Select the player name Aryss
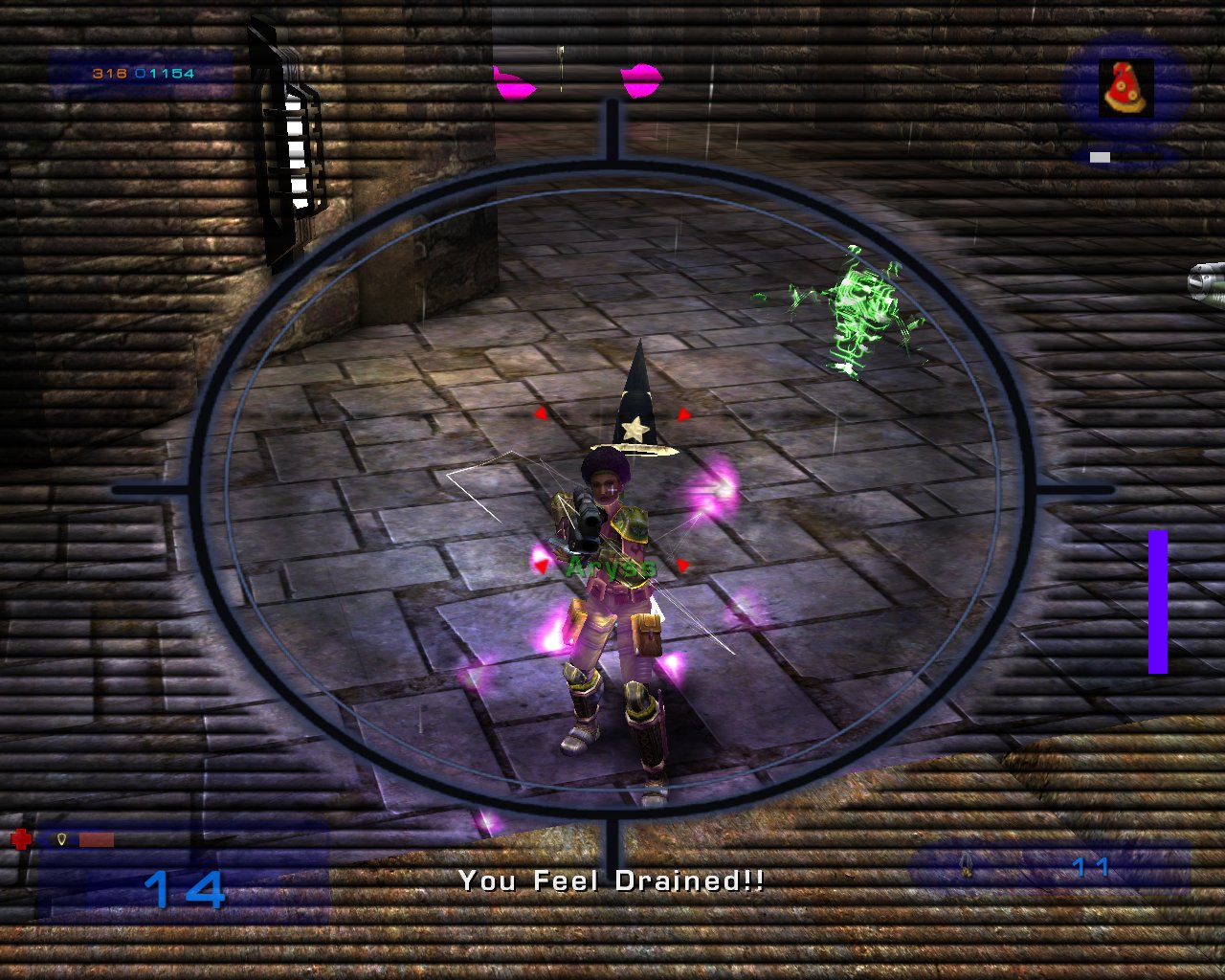This screenshot has height=980, width=1225. 611,567
